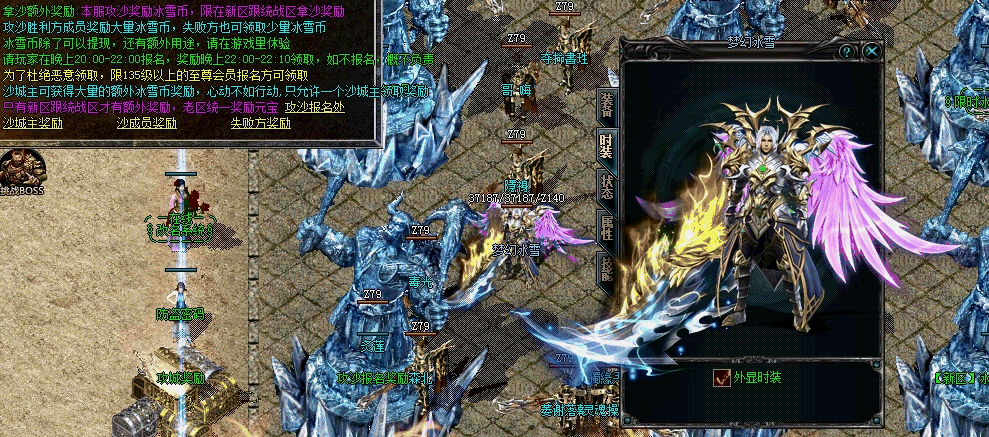Show the 属性 attributes tab
Image resolution: width=989 pixels, height=437 pixels.
coord(606,227)
